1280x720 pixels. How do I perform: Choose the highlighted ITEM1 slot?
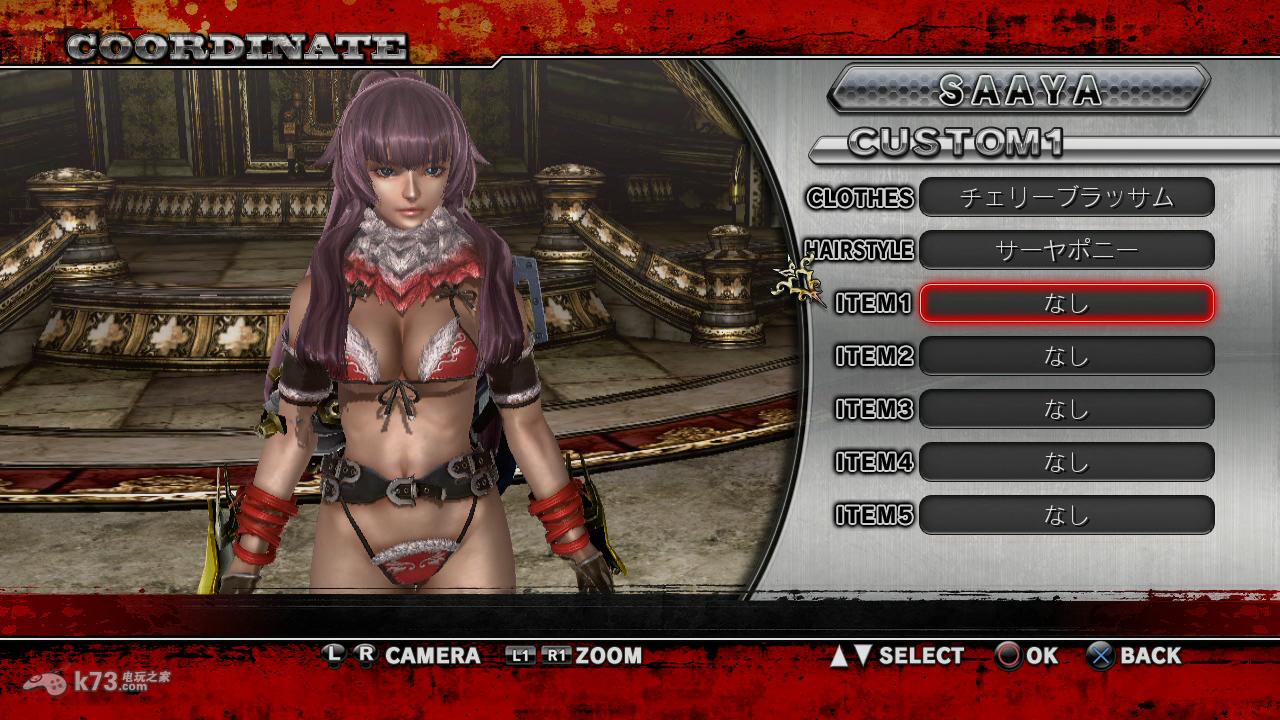tap(1066, 303)
